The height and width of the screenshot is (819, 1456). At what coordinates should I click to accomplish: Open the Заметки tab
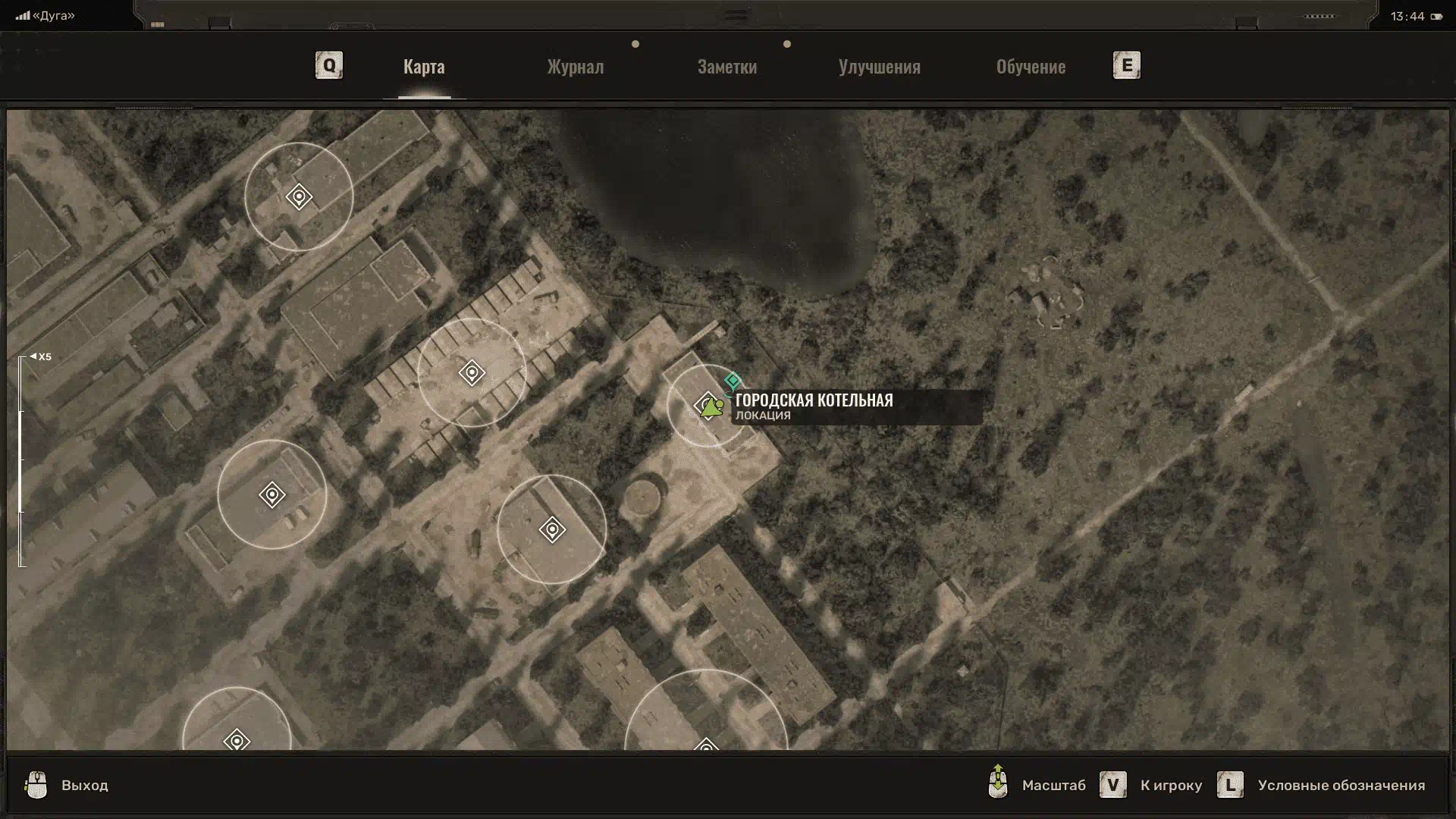(726, 67)
